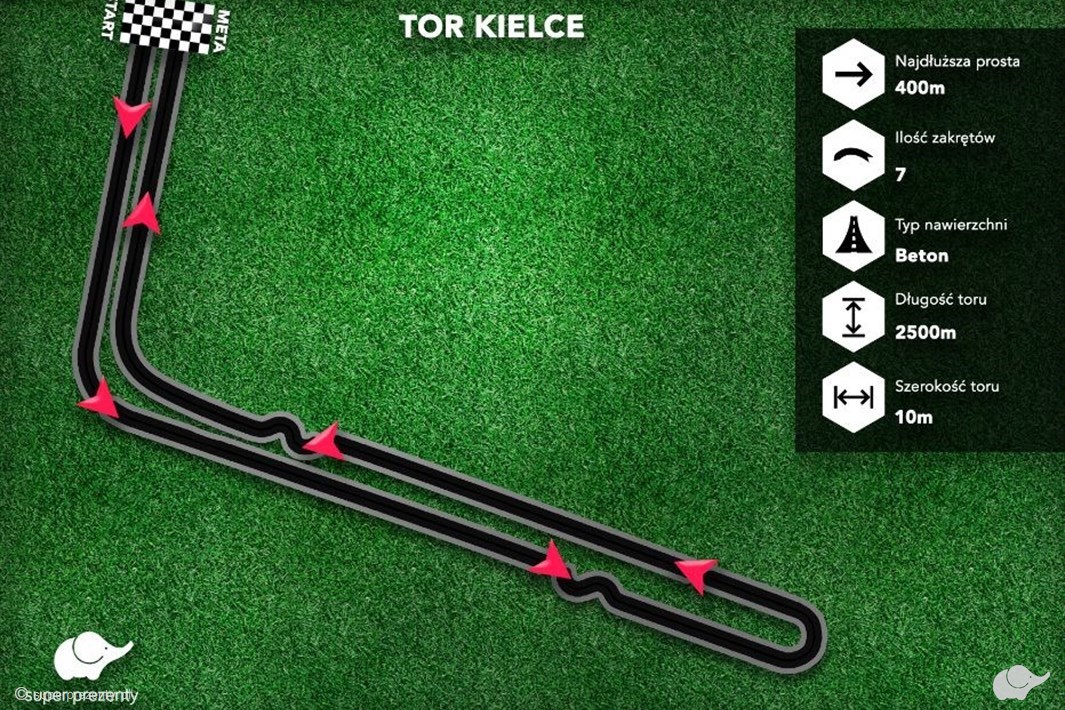Choose the Długość toru vertical arrow icon
1065x710 pixels.
[852, 316]
